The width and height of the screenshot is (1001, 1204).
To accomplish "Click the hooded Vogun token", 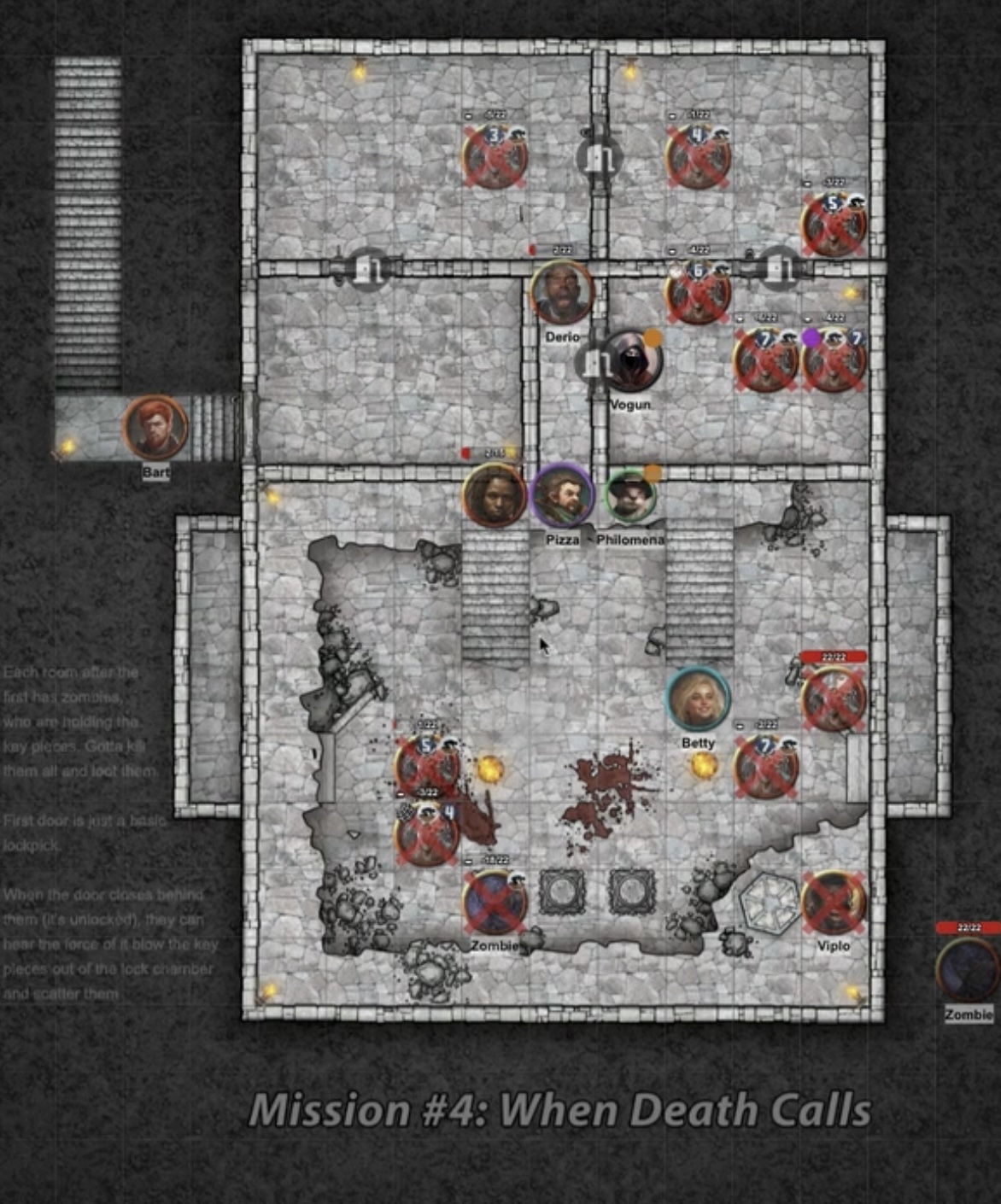I will click(x=631, y=361).
